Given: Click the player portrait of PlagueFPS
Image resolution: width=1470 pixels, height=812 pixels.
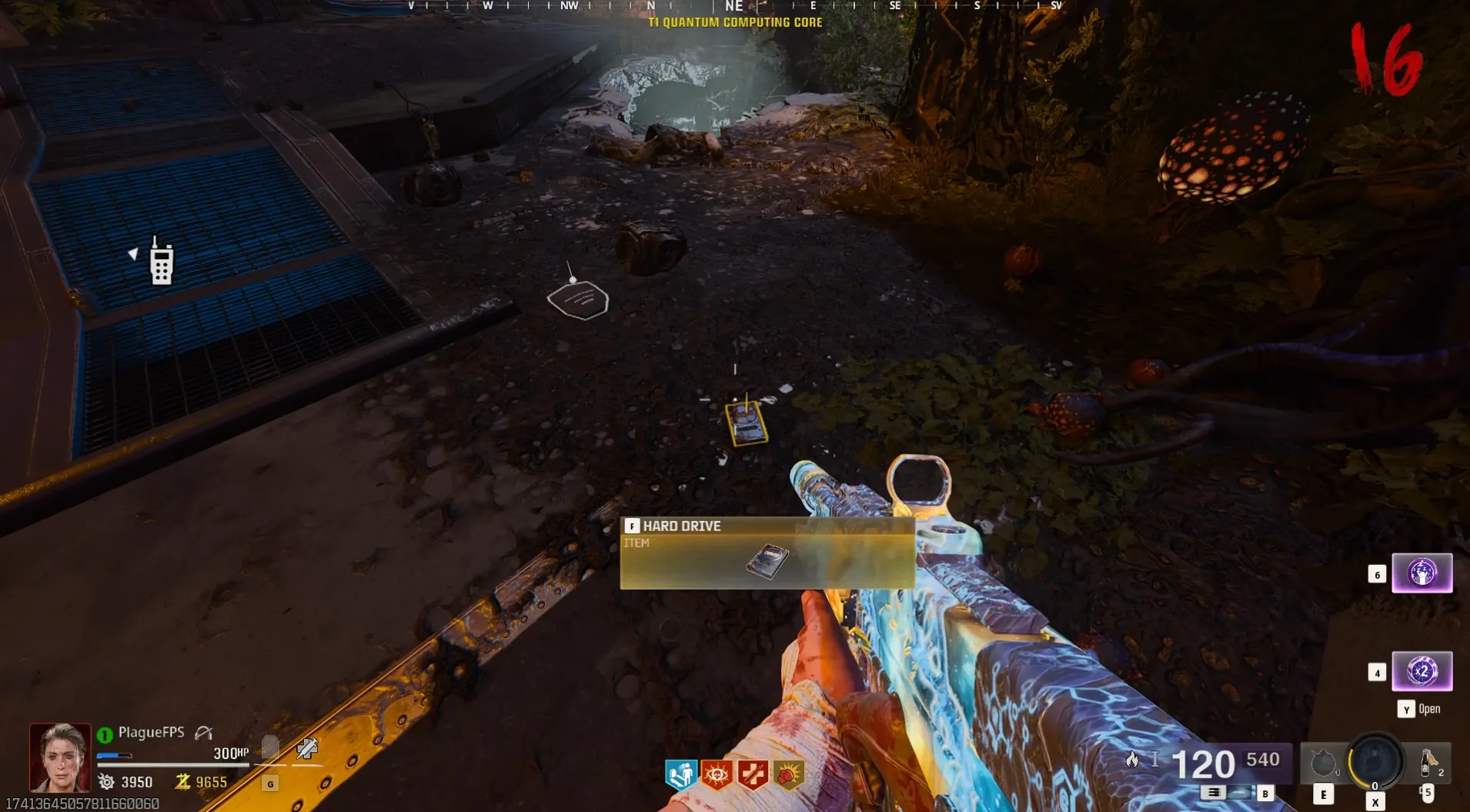Looking at the screenshot, I should (60, 757).
